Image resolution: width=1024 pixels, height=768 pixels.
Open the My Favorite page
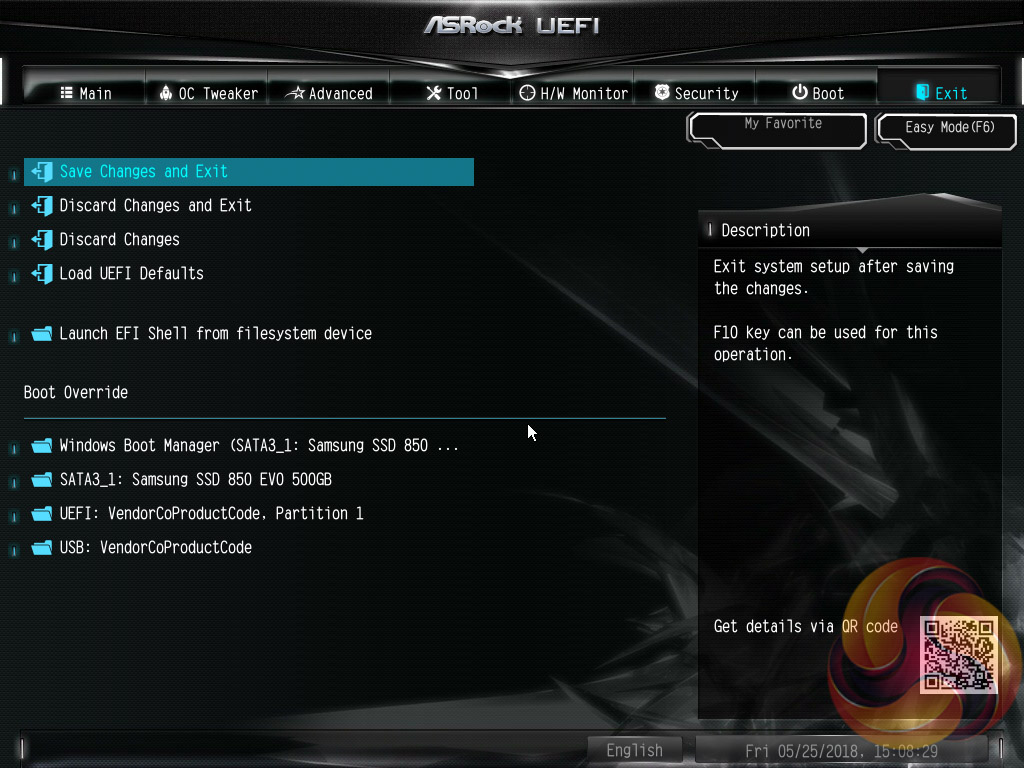click(x=777, y=129)
